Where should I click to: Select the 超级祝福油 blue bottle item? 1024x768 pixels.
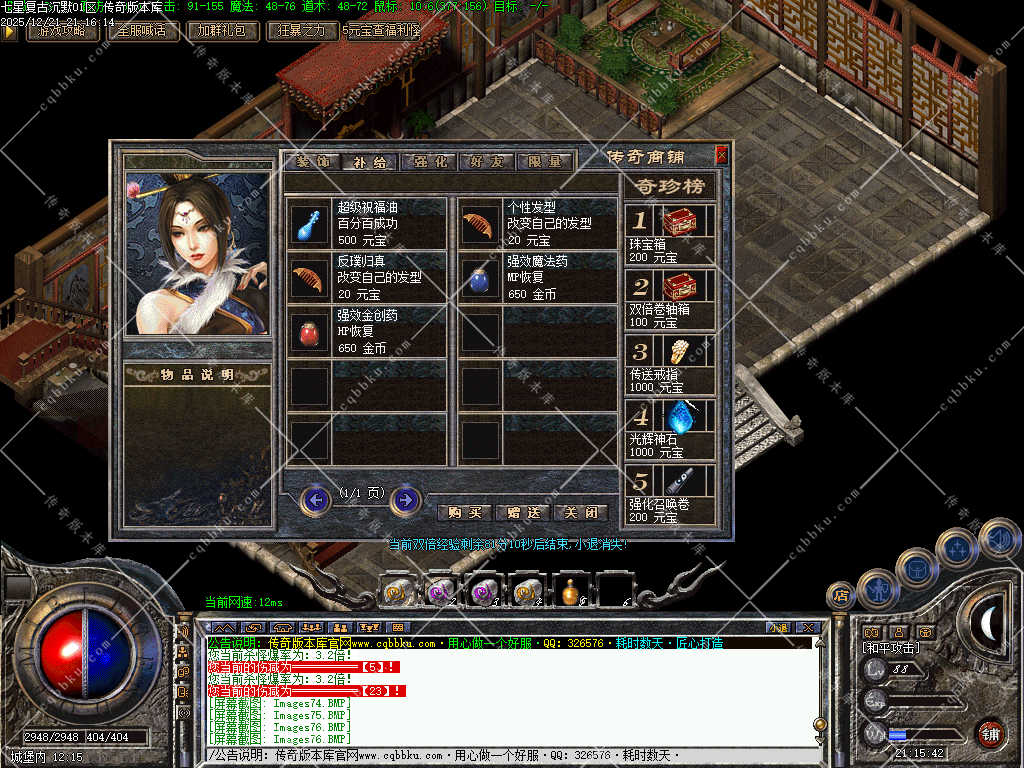point(308,225)
